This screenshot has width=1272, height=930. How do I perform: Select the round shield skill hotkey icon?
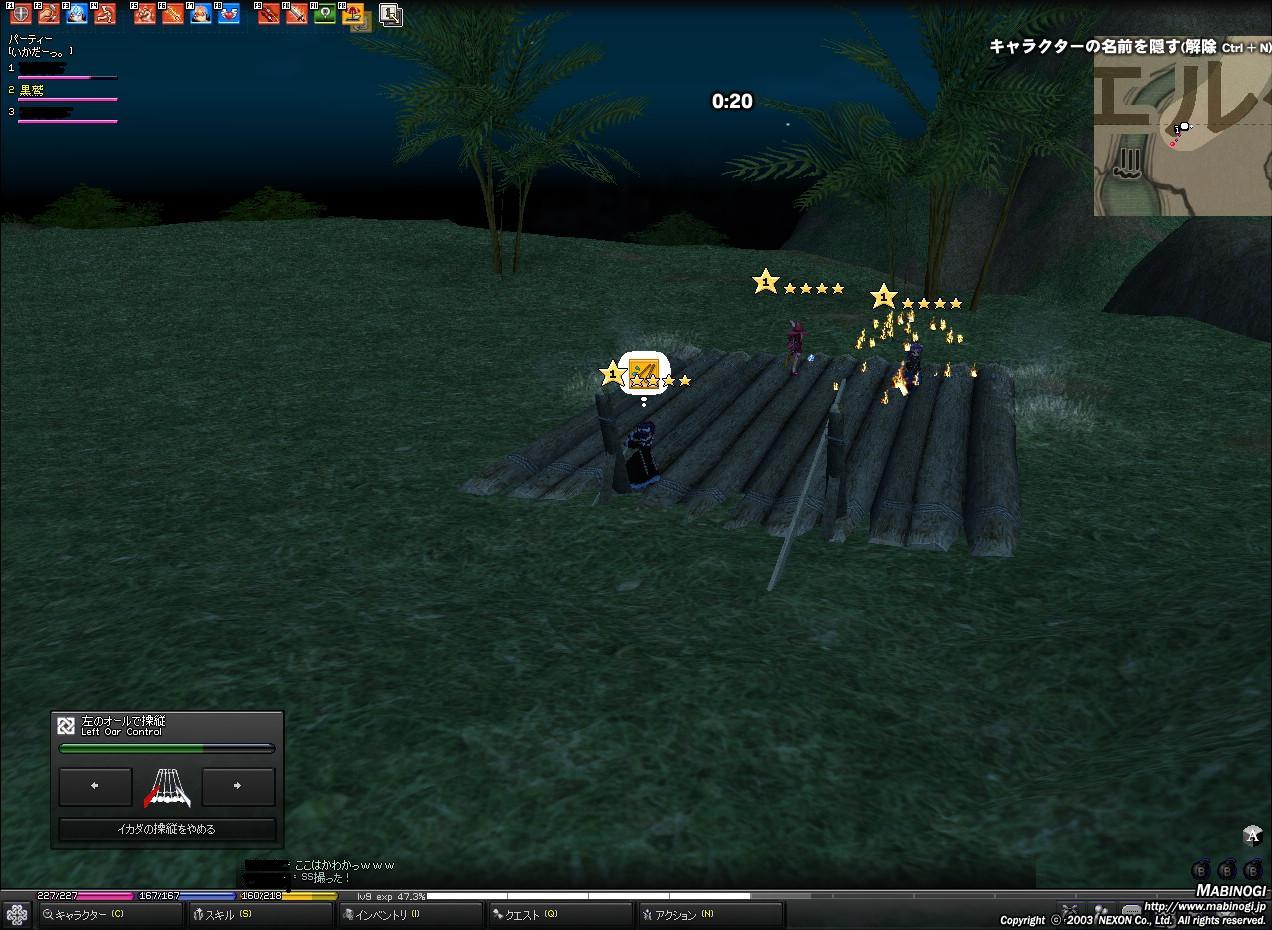click(20, 14)
